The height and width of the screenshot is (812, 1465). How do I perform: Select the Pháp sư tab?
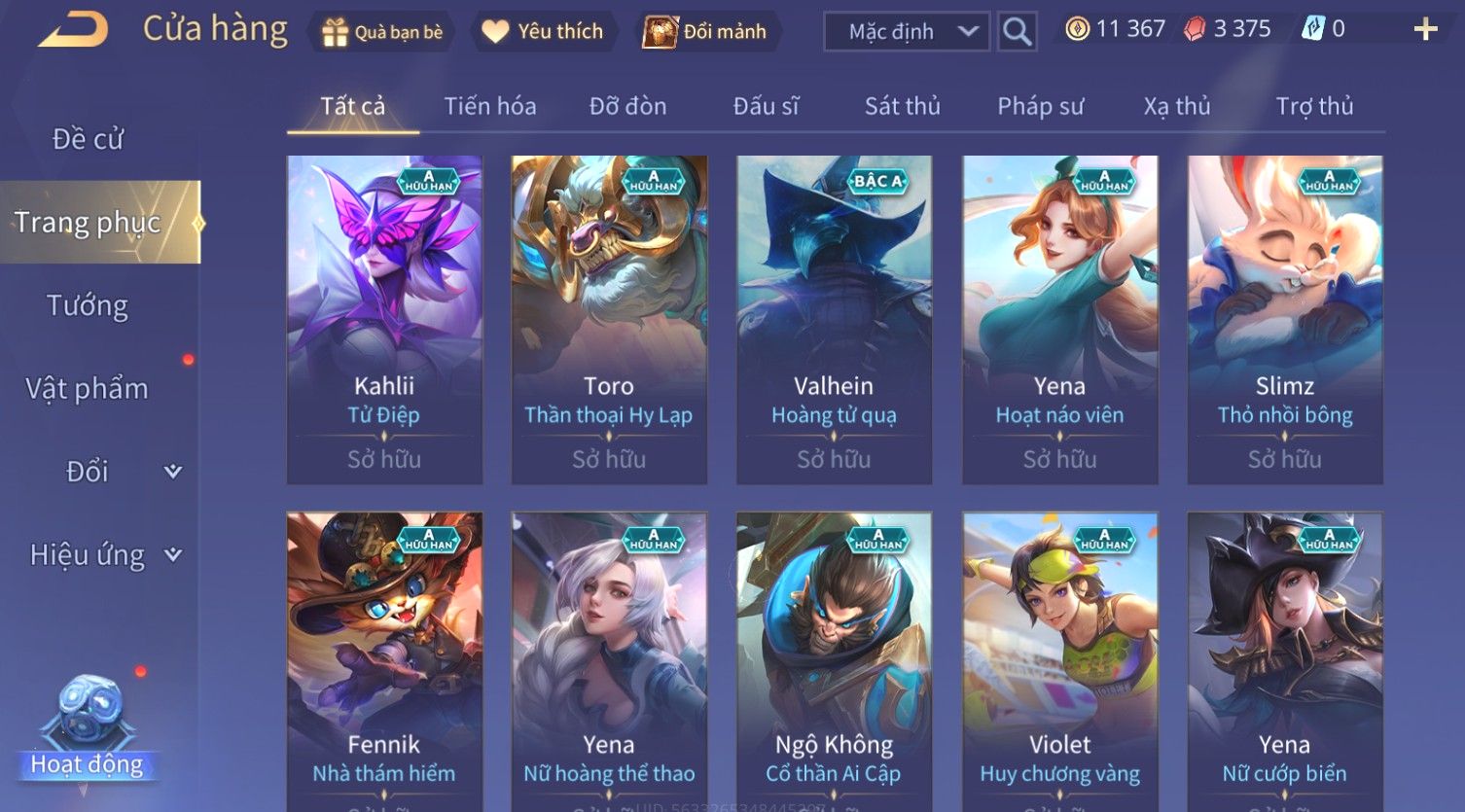point(1040,106)
